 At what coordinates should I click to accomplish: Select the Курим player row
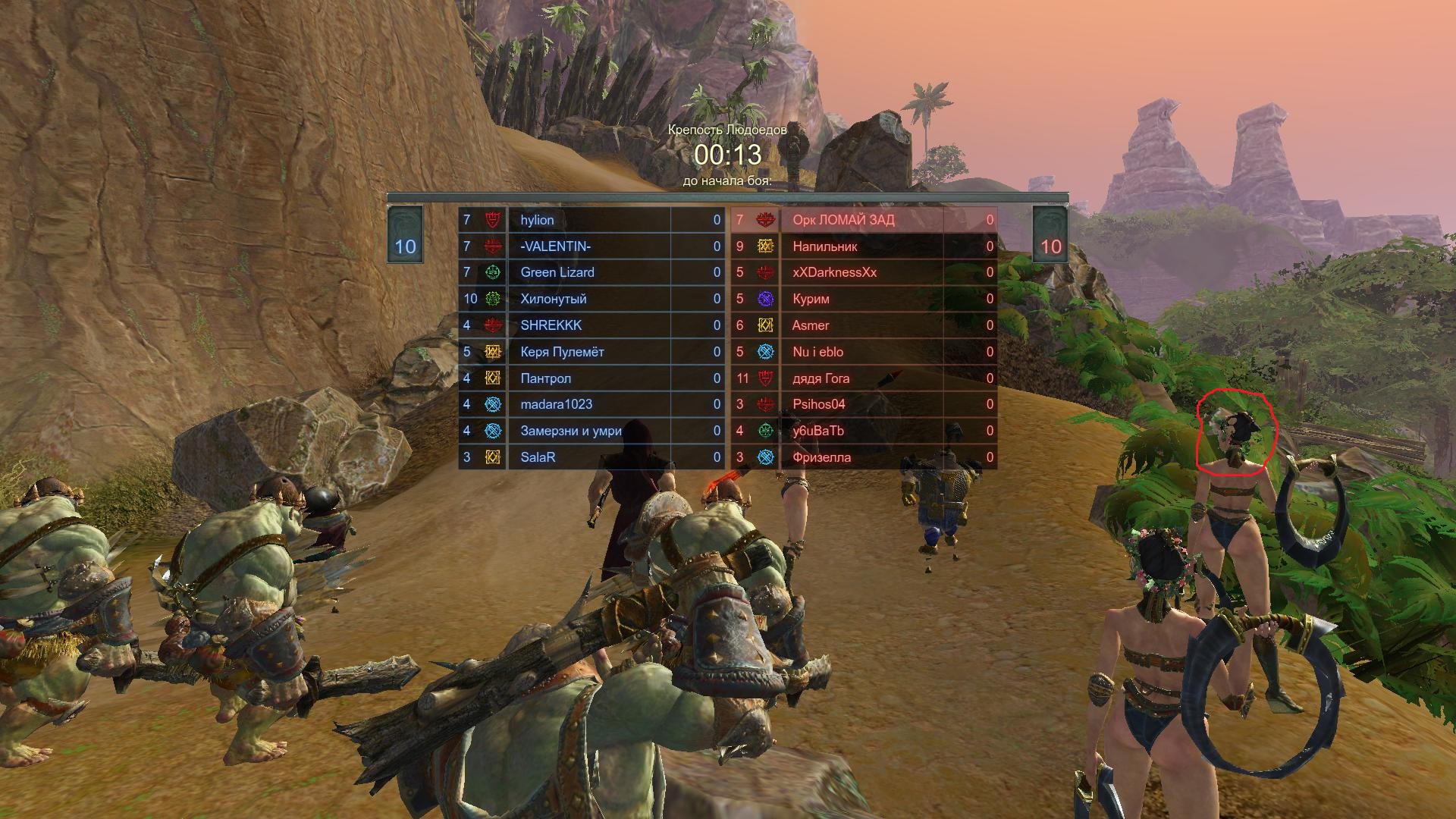tap(811, 299)
